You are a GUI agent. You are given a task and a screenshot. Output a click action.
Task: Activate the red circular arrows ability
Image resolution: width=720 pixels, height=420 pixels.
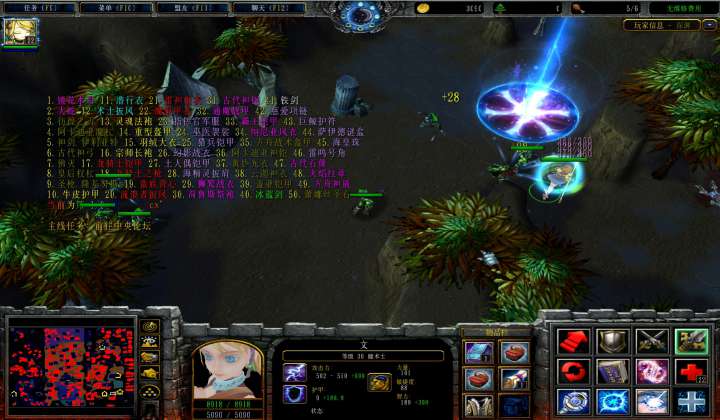tap(573, 372)
